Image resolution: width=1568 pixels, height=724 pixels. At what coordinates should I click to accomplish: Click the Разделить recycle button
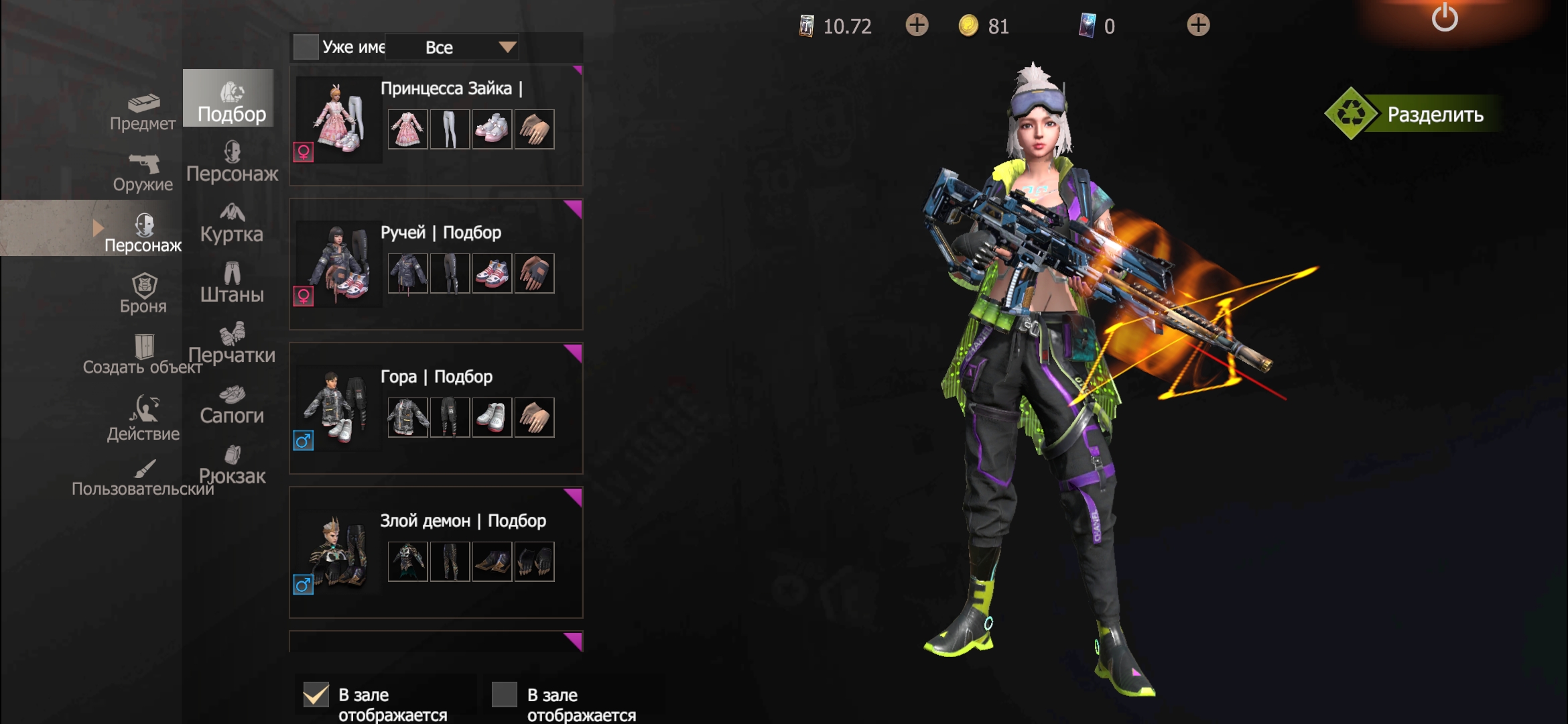pos(1414,114)
